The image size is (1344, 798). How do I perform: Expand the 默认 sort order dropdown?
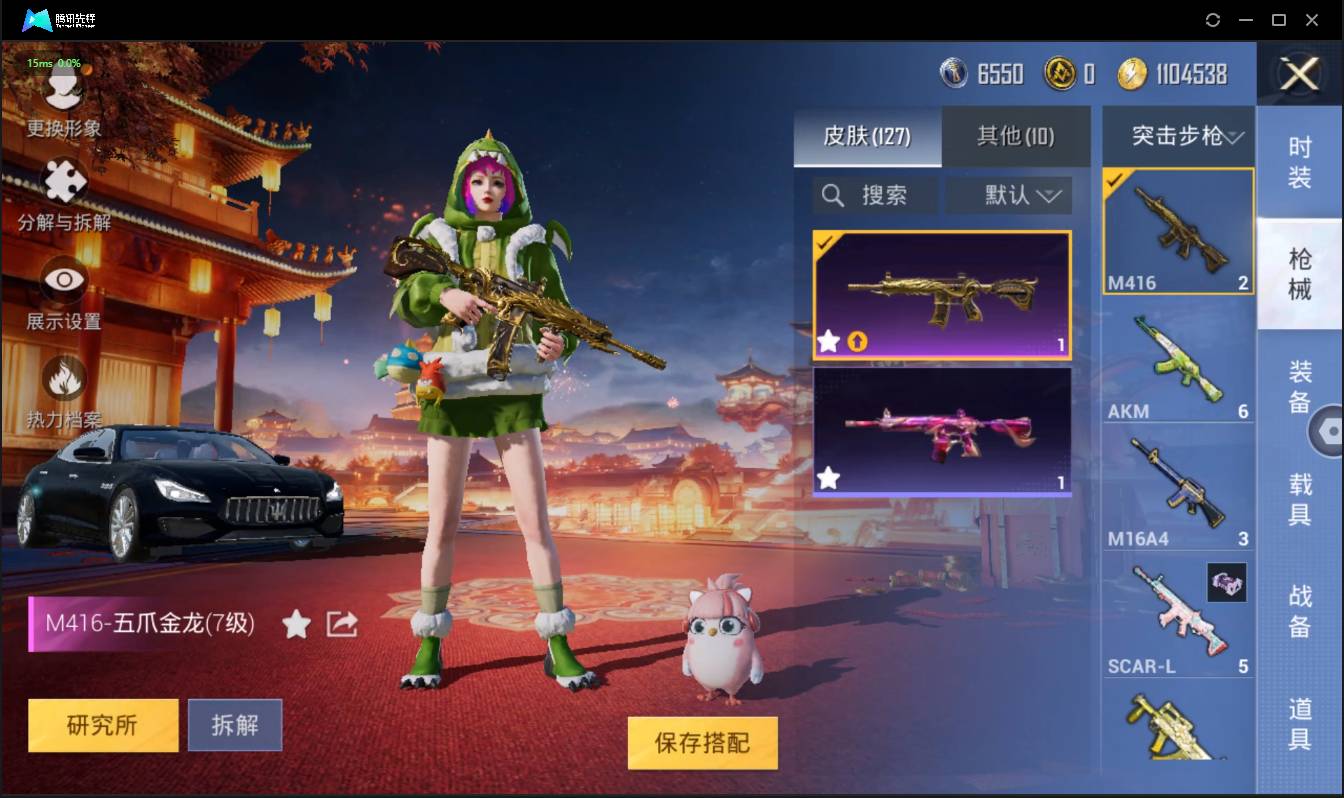pyautogui.click(x=1008, y=195)
